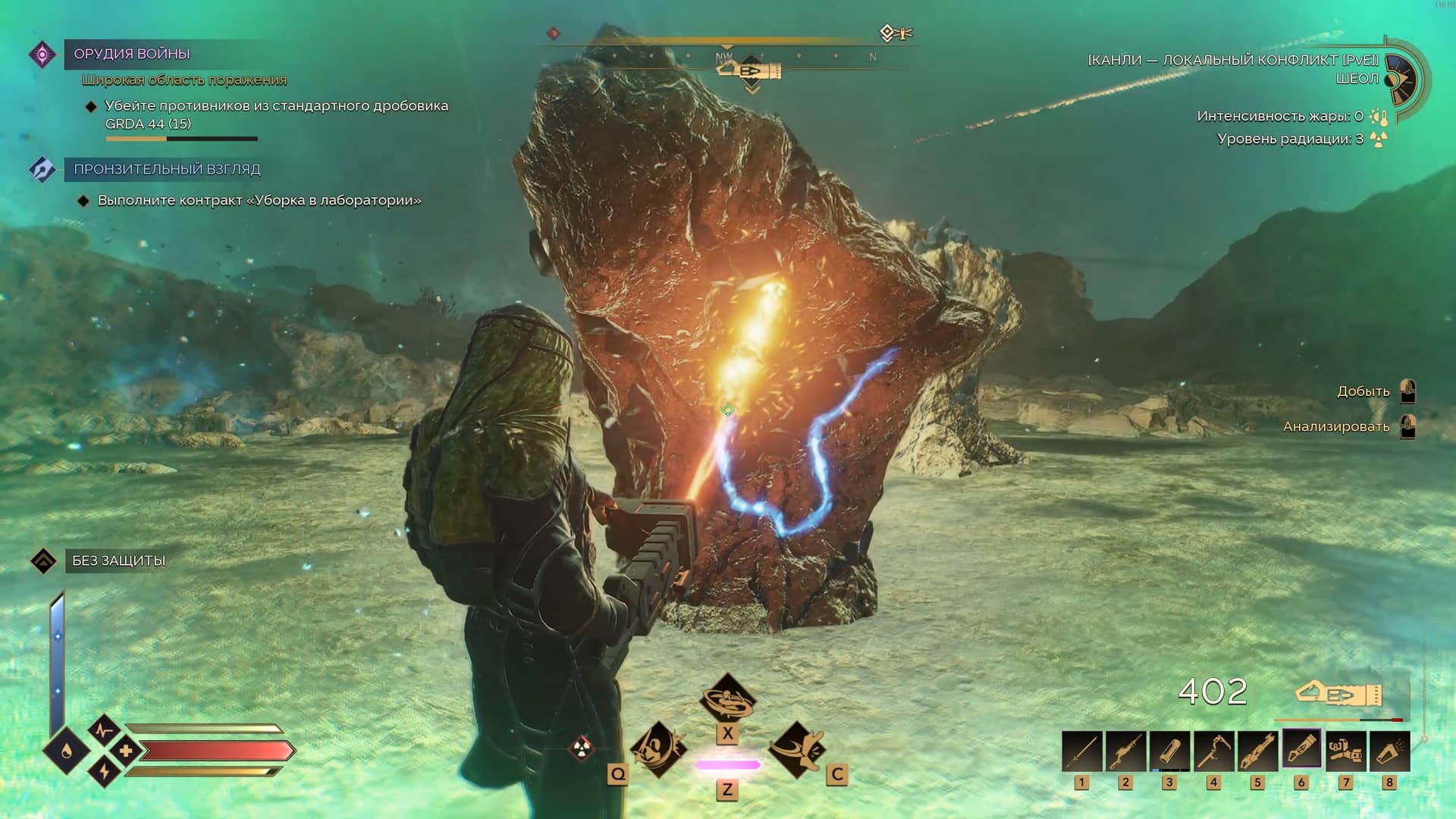Select the sword in hotbar slot 1
This screenshot has height=819, width=1456.
[1081, 751]
